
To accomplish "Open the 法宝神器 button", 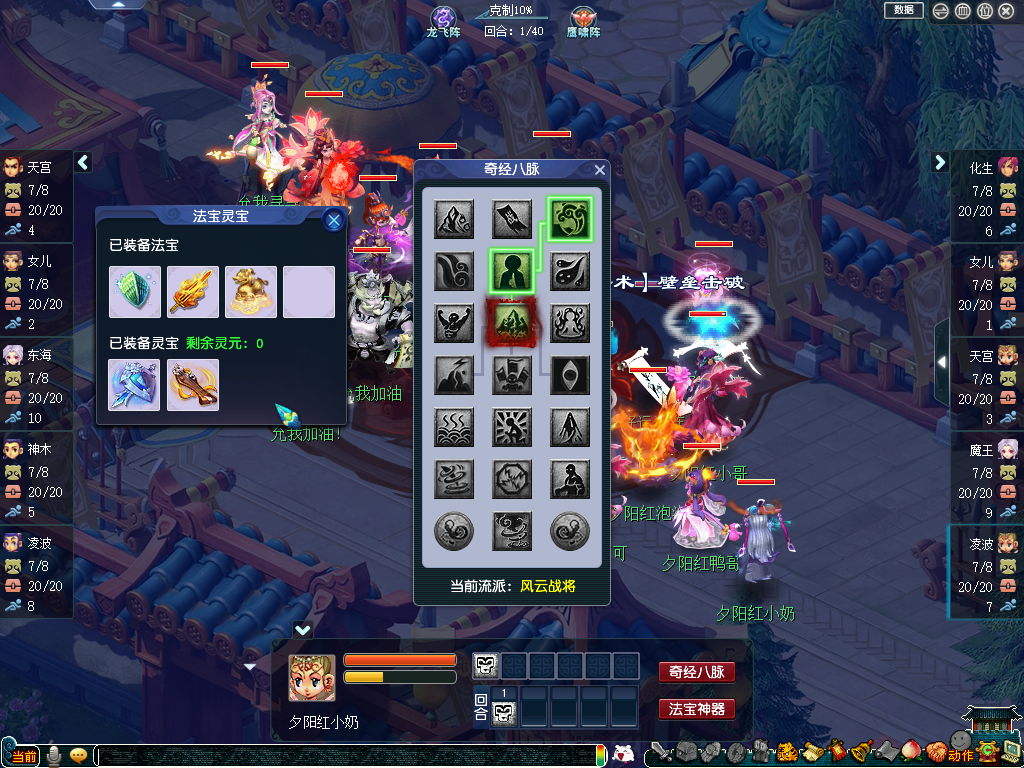I will pos(696,709).
